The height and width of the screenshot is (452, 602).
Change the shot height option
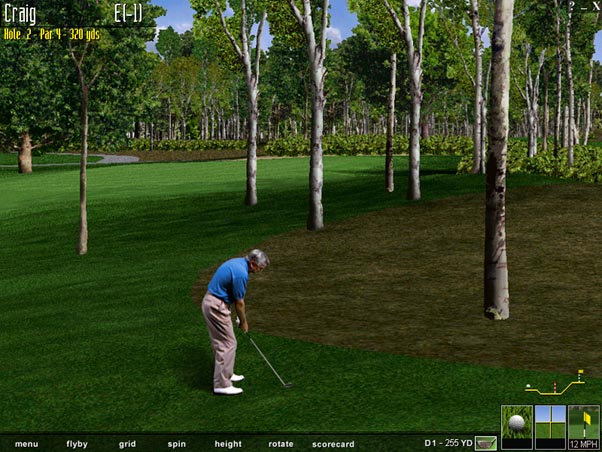(x=228, y=443)
